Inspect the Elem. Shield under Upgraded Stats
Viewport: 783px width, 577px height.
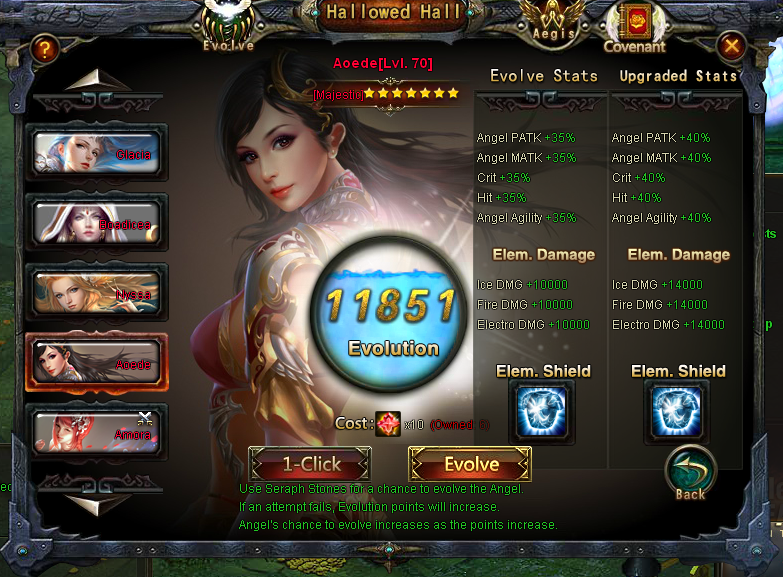tap(678, 411)
